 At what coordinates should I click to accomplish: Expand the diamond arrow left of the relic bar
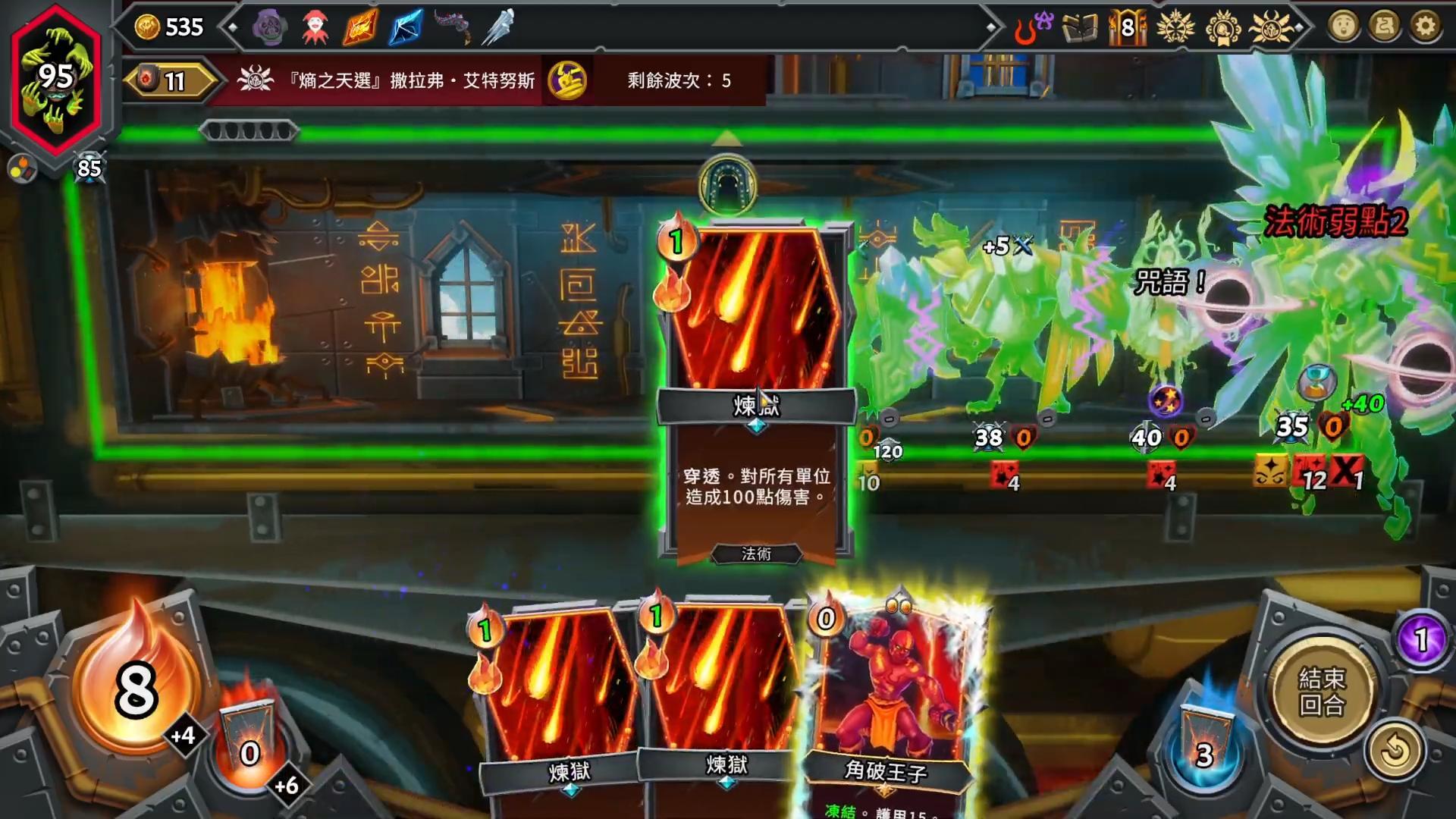[233, 28]
